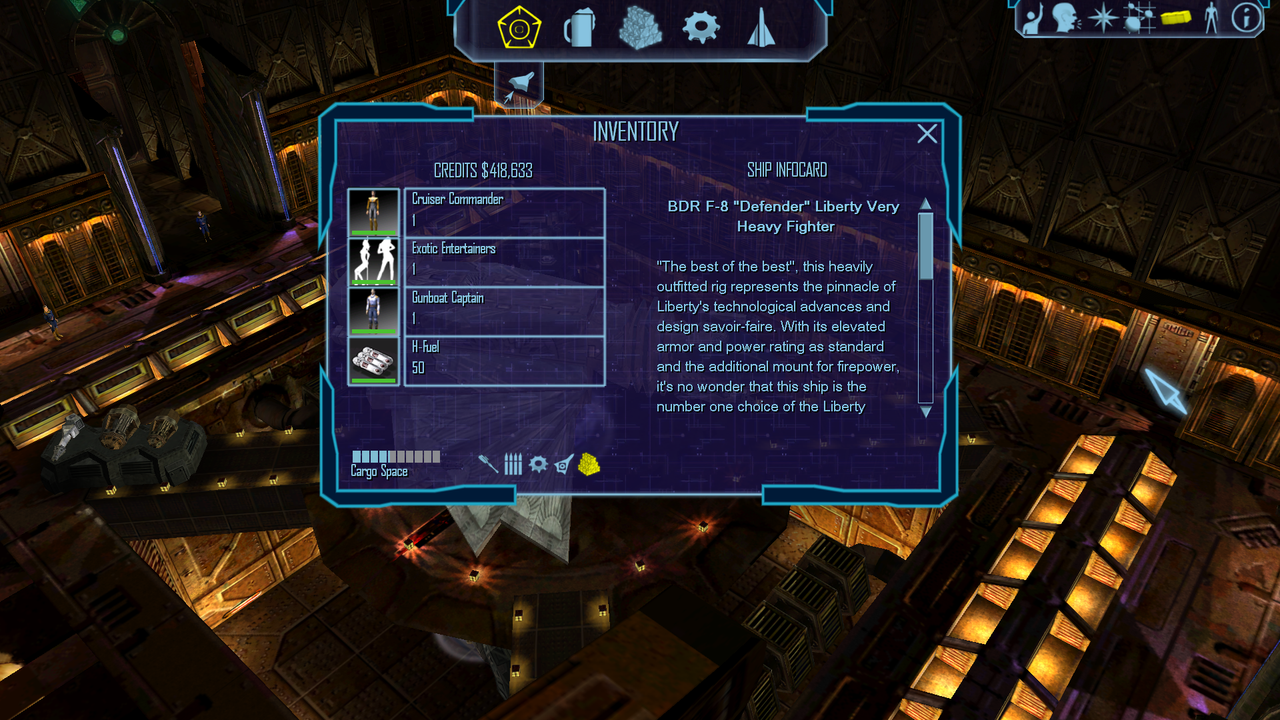The image size is (1280, 720).
Task: Show weapons filter in inventory
Action: (x=488, y=464)
